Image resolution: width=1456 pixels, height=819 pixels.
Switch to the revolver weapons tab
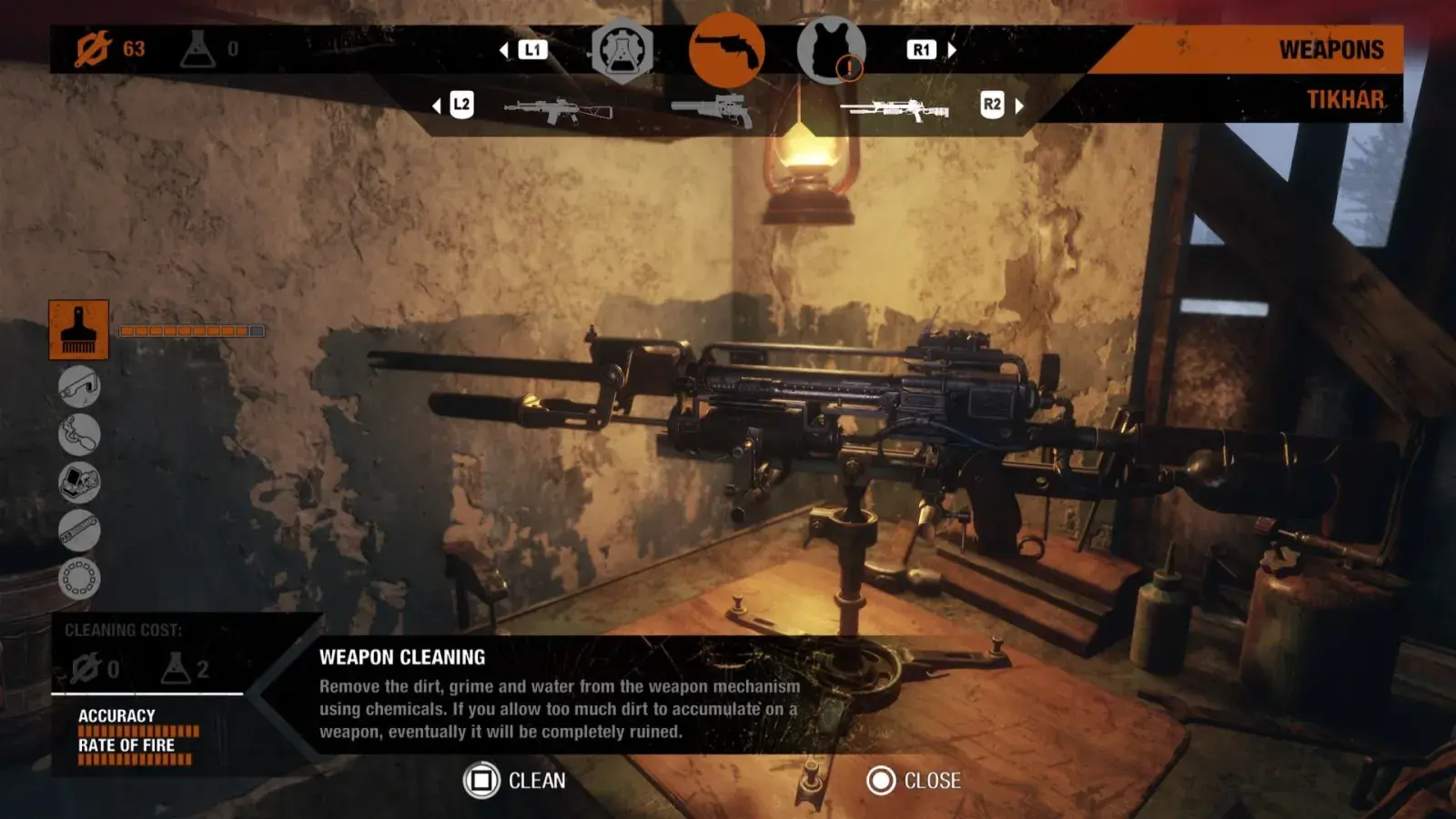click(x=726, y=51)
